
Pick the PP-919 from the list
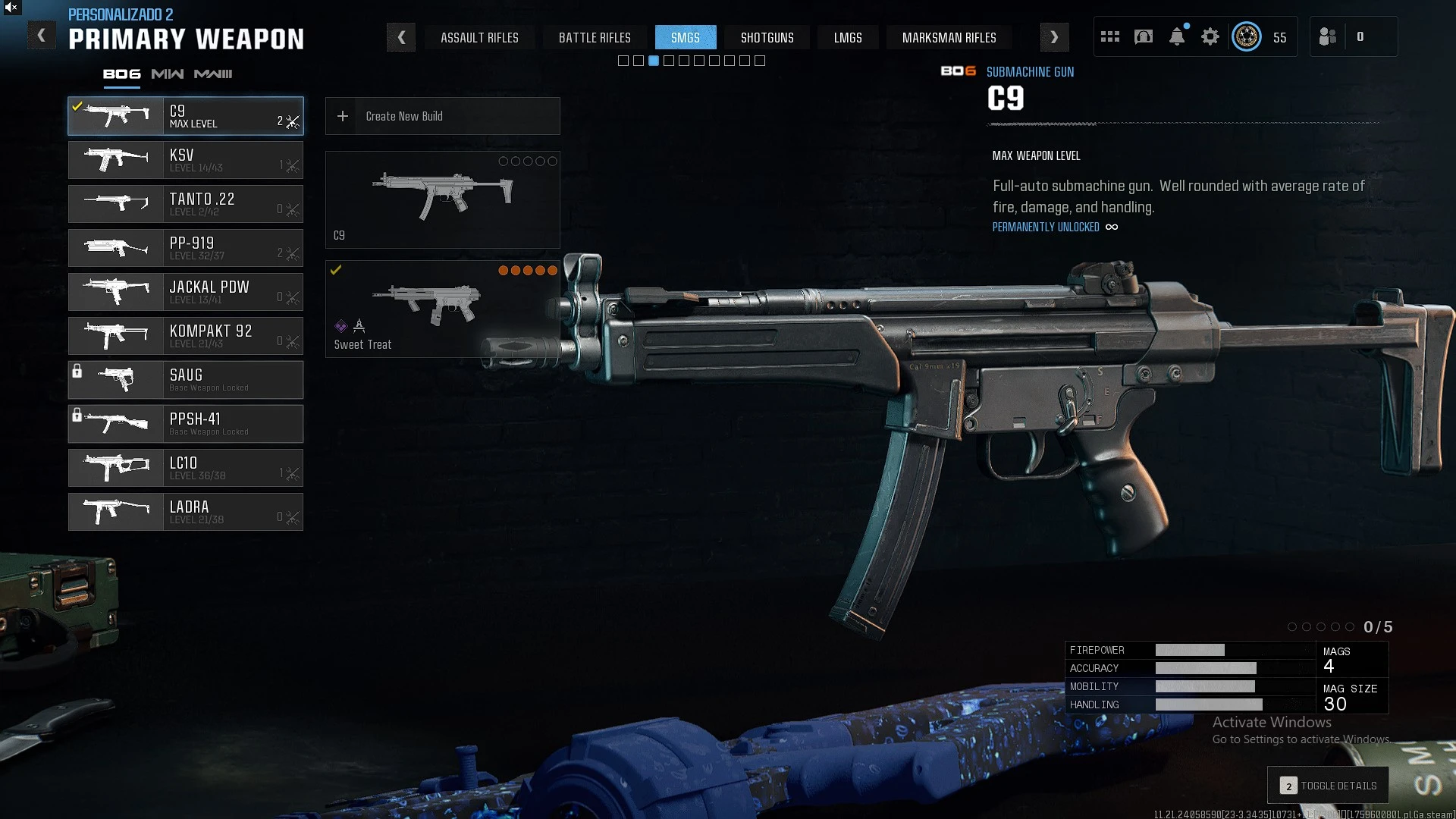click(x=186, y=248)
